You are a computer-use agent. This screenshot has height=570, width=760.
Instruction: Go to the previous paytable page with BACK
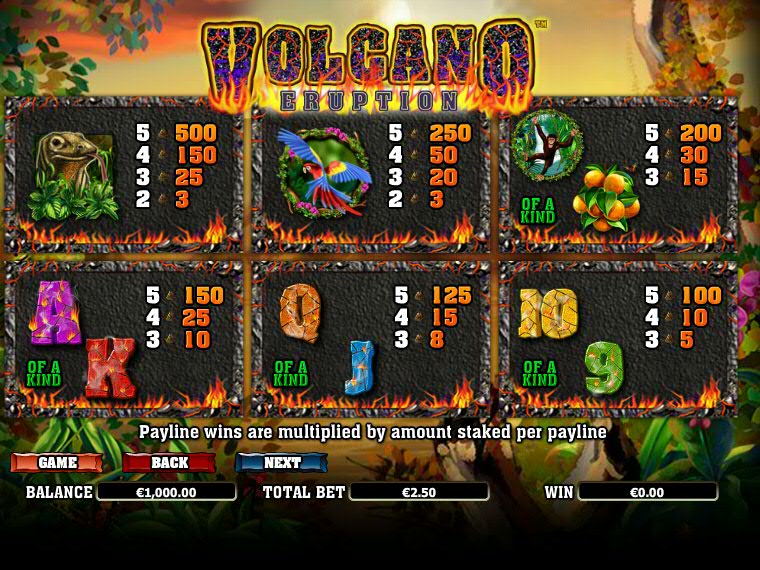tap(169, 463)
